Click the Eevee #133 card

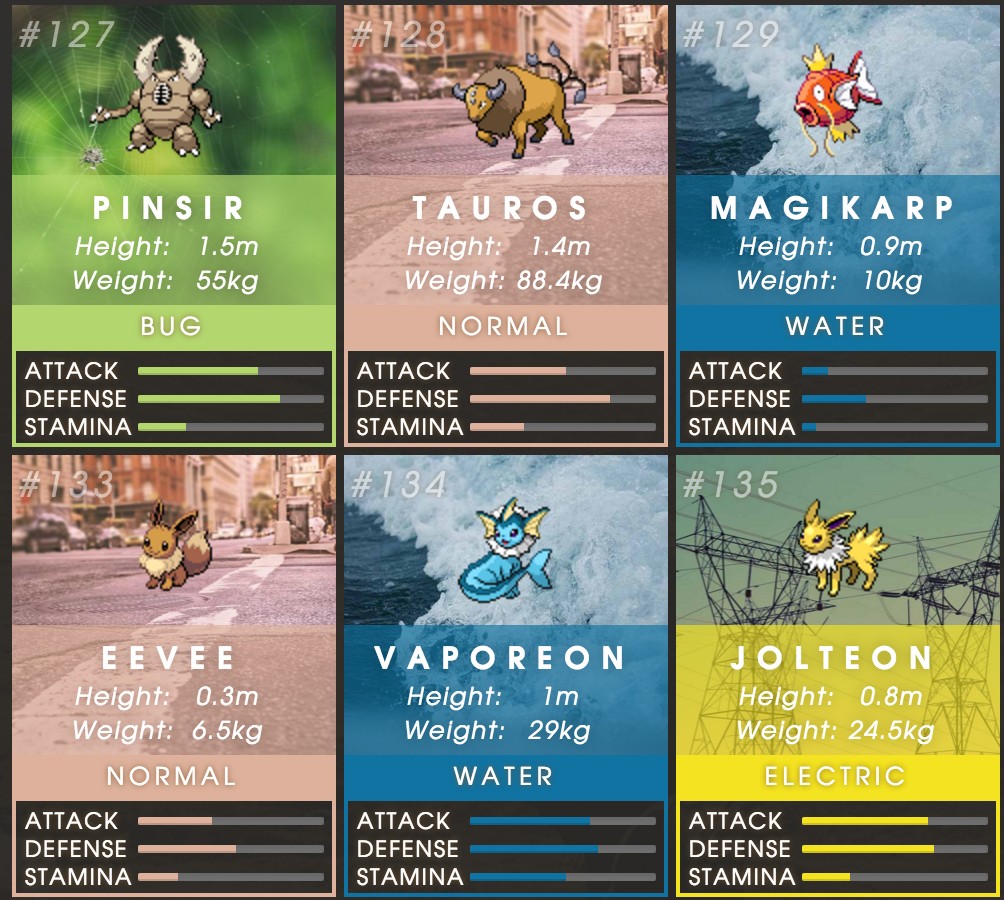[x=173, y=675]
